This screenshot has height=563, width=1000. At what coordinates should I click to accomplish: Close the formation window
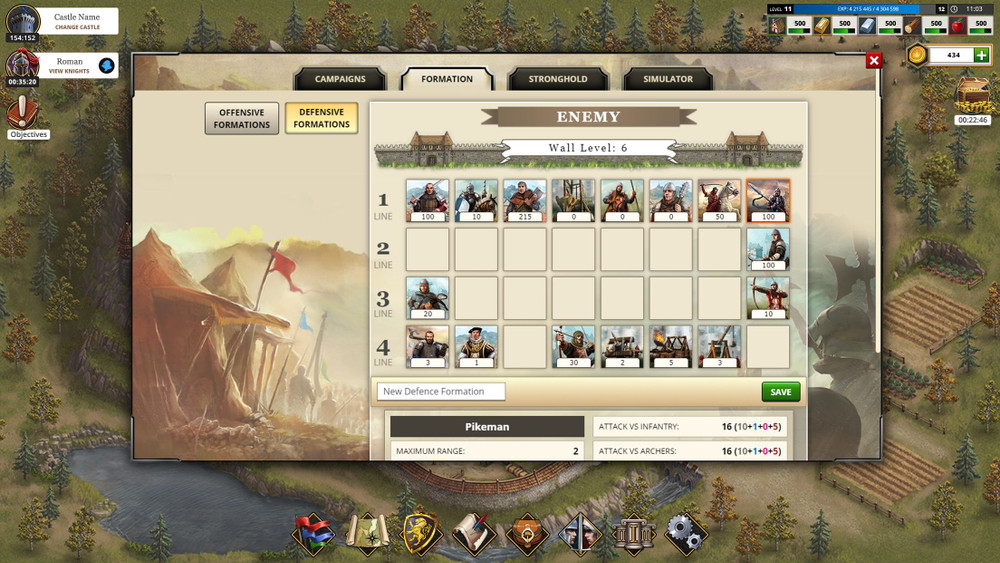pyautogui.click(x=874, y=61)
